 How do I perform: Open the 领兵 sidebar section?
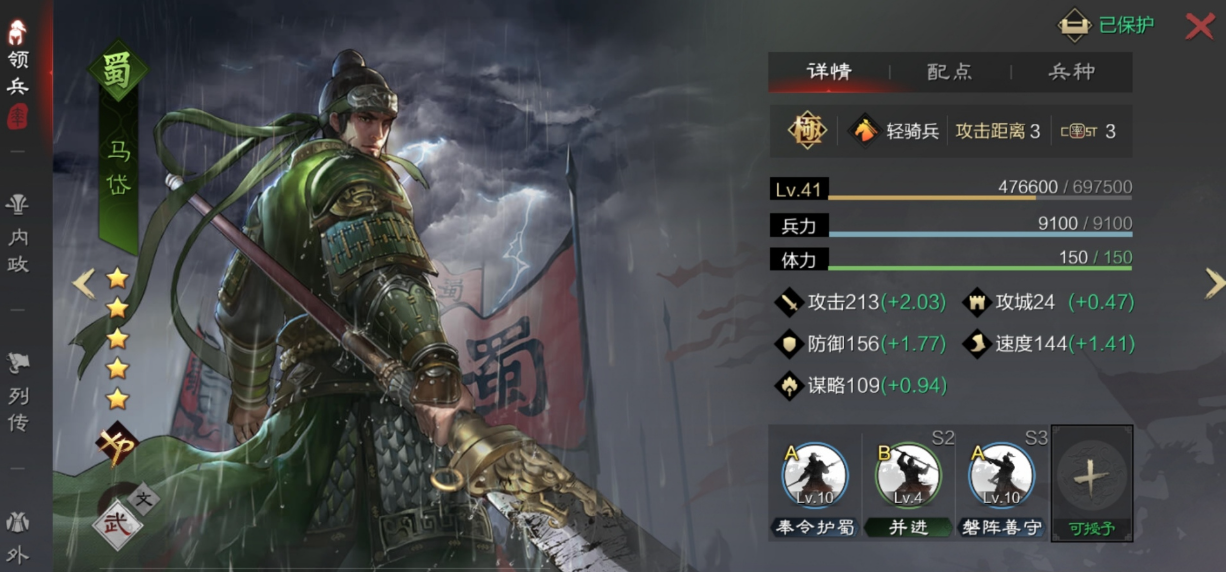pos(18,72)
